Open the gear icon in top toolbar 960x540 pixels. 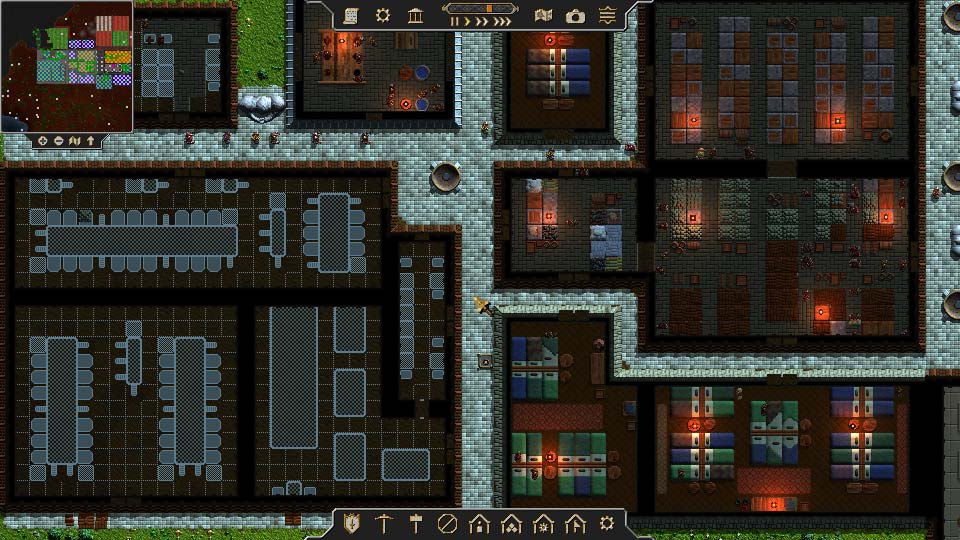[x=383, y=15]
